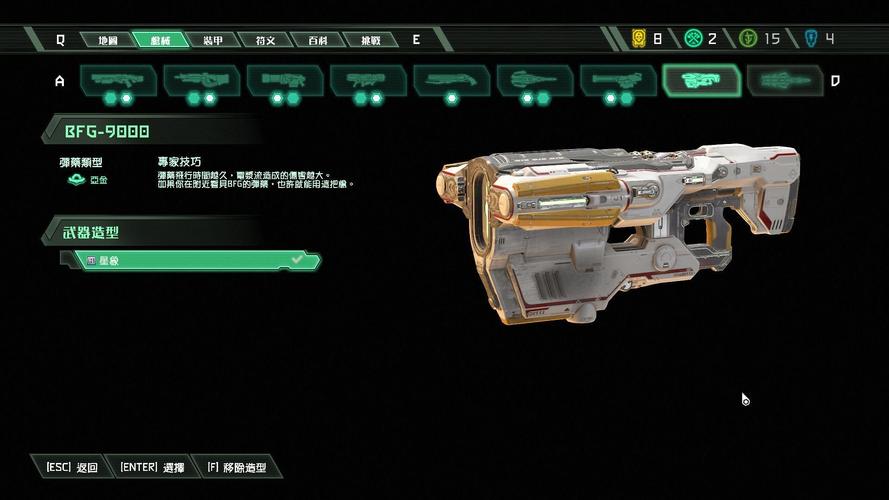Go to the 挑戰 (Challenges) tab
The image size is (889, 500).
click(370, 40)
